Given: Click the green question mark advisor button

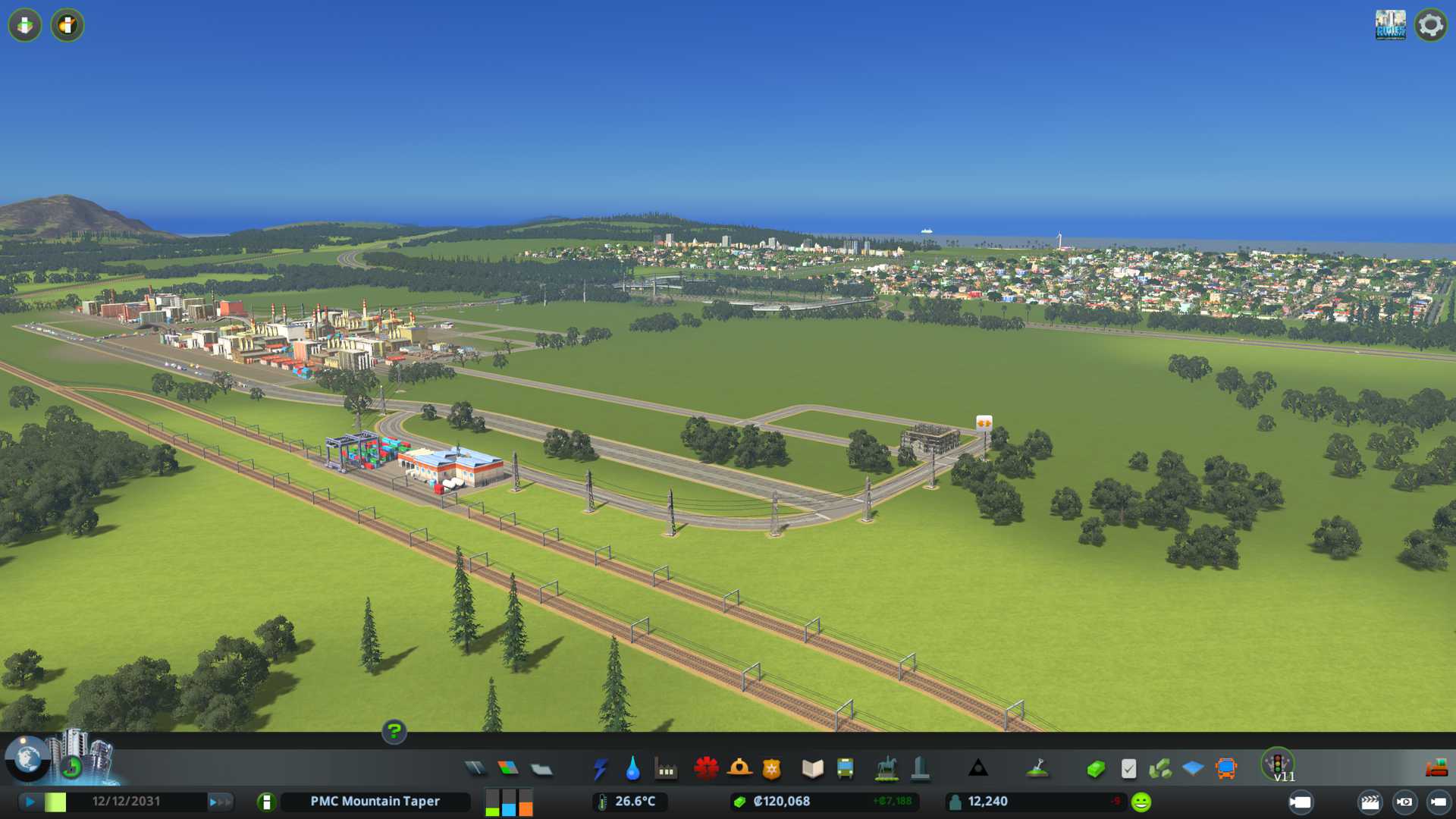Looking at the screenshot, I should pos(394,731).
